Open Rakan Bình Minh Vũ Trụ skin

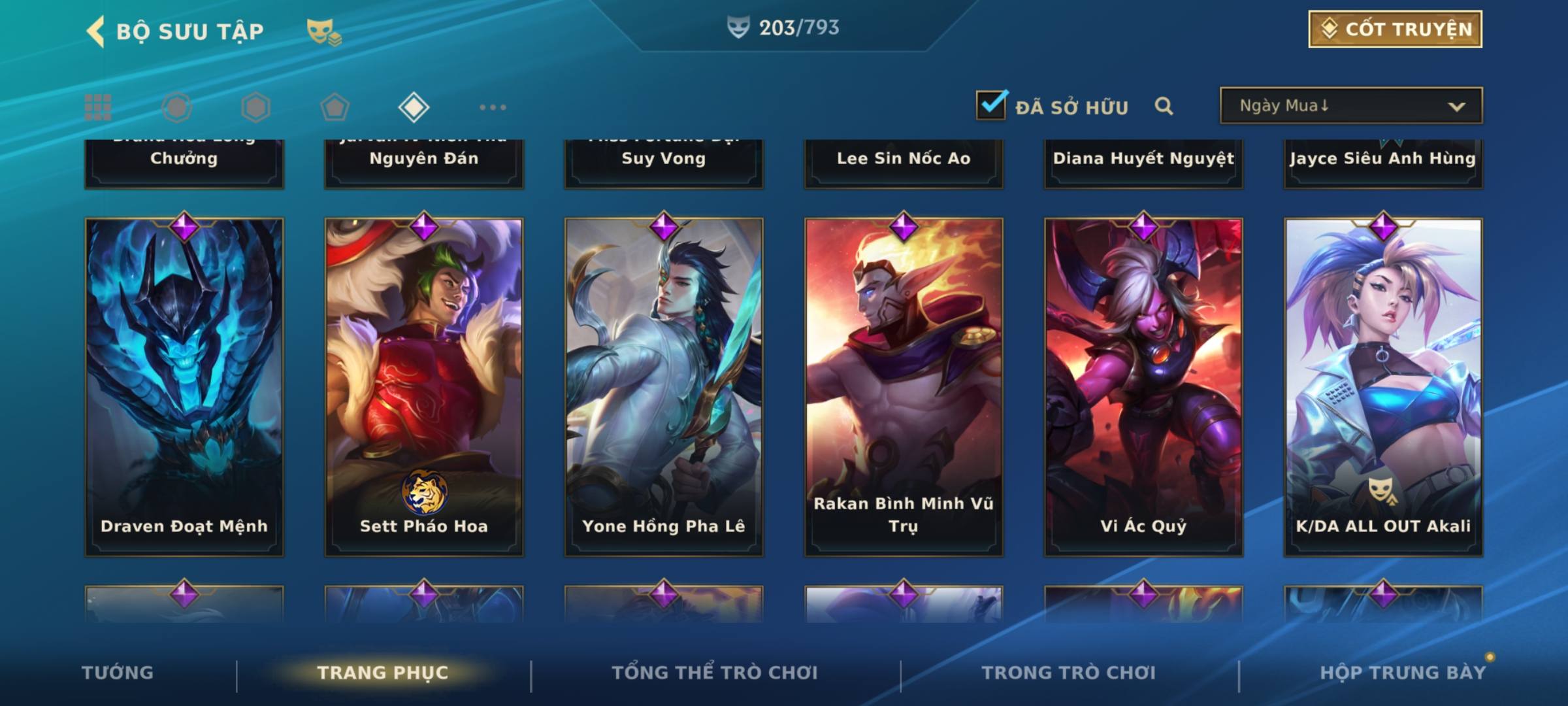[x=904, y=387]
